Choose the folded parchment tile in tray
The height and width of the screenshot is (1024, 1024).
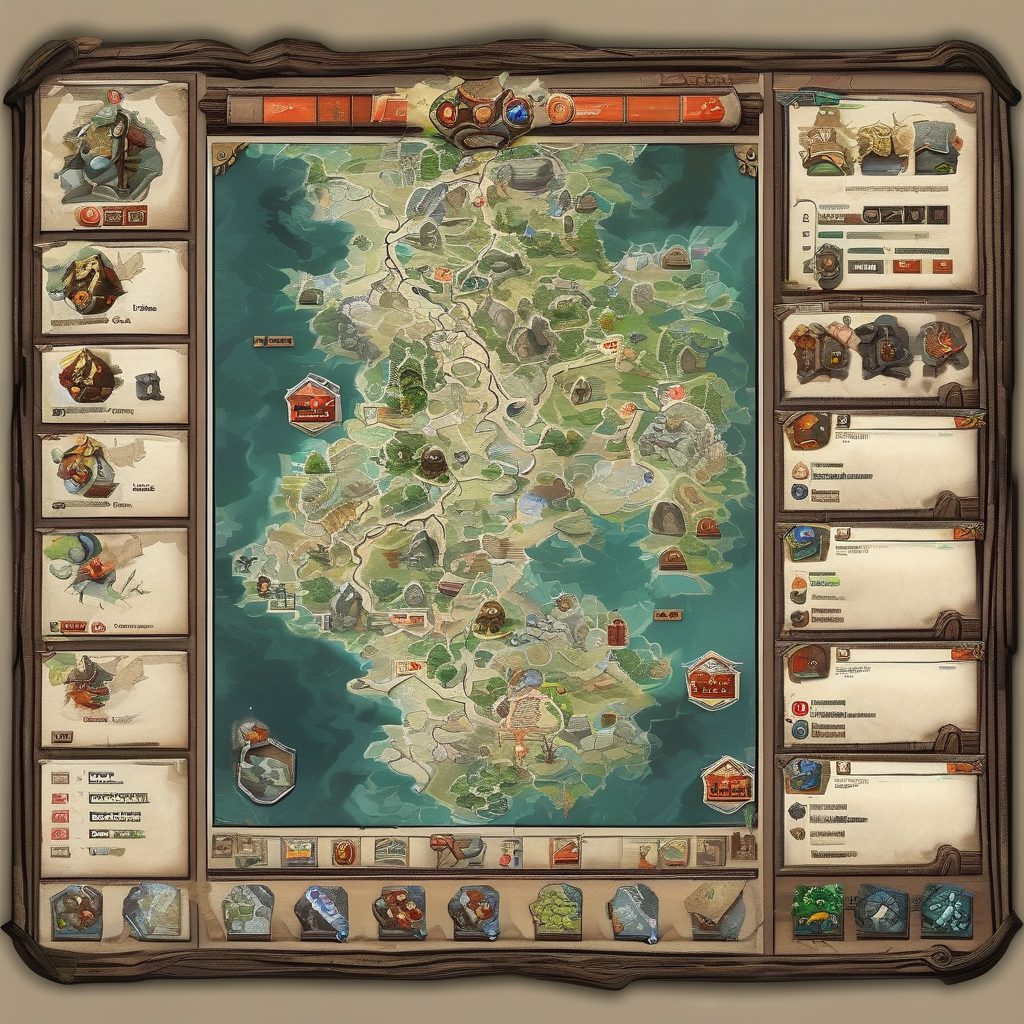coord(715,910)
